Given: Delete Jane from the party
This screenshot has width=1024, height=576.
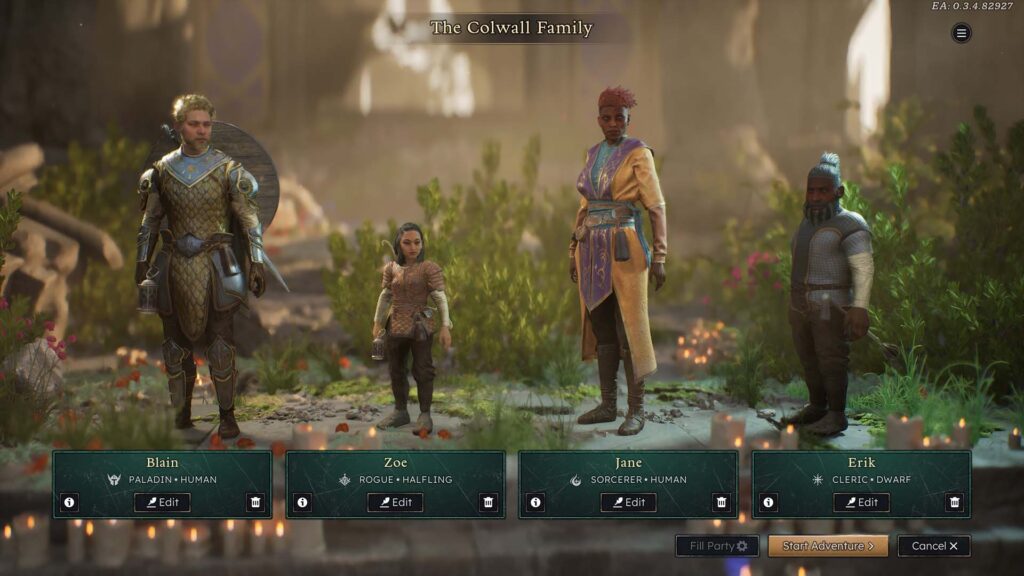Looking at the screenshot, I should 721,502.
